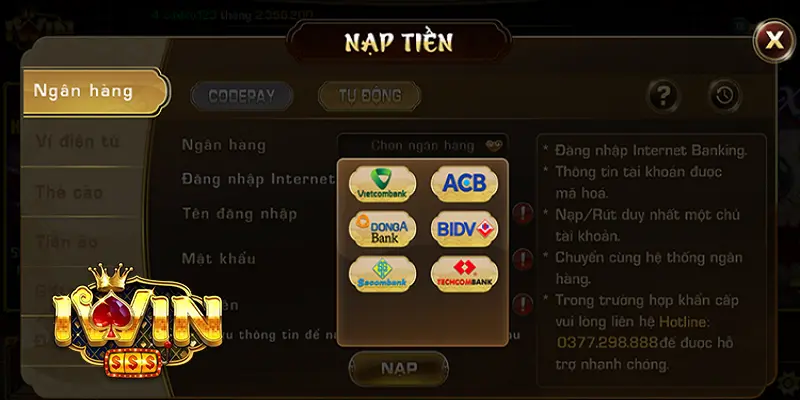Open the question mark help icon
The height and width of the screenshot is (400, 800).
(x=664, y=96)
